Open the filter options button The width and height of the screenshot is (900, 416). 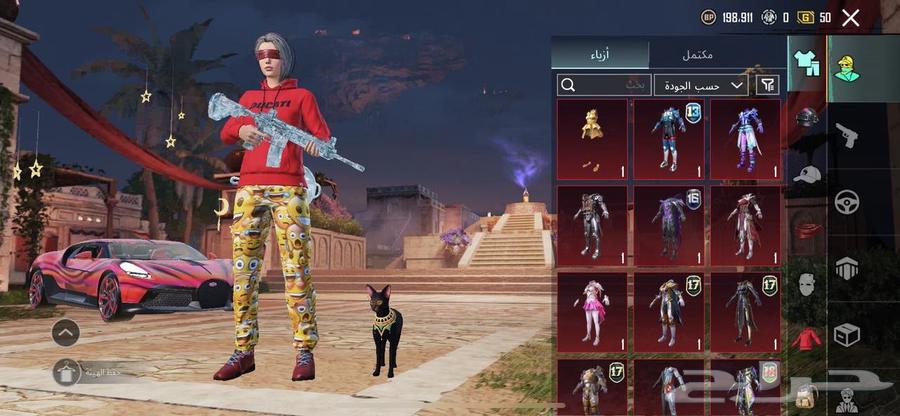click(x=768, y=85)
